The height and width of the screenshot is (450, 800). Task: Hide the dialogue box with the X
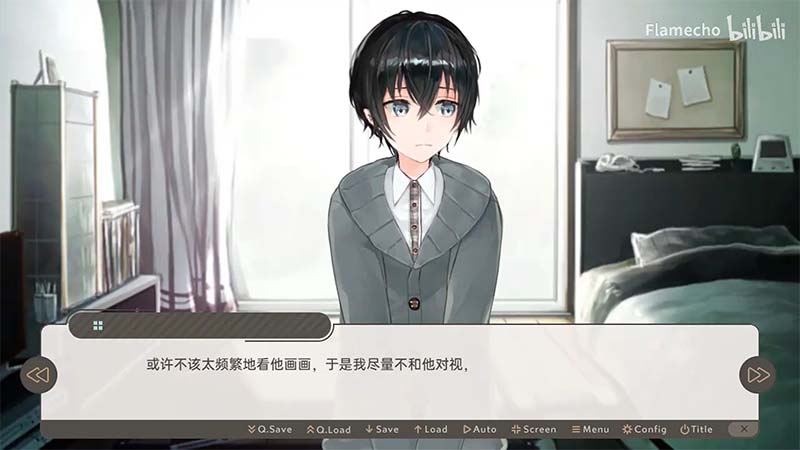(x=742, y=428)
